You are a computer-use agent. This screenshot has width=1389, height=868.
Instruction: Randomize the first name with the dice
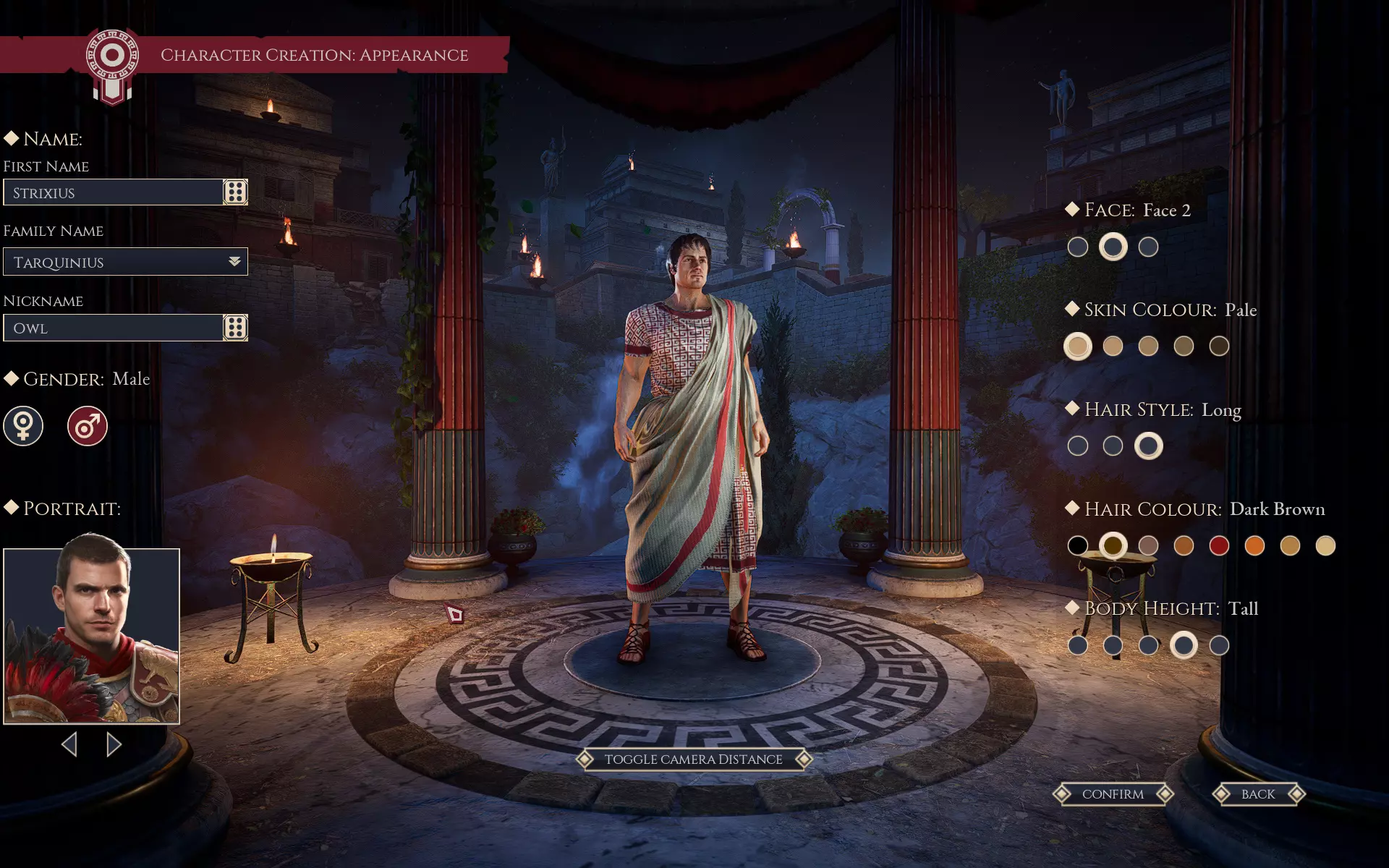[x=235, y=192]
